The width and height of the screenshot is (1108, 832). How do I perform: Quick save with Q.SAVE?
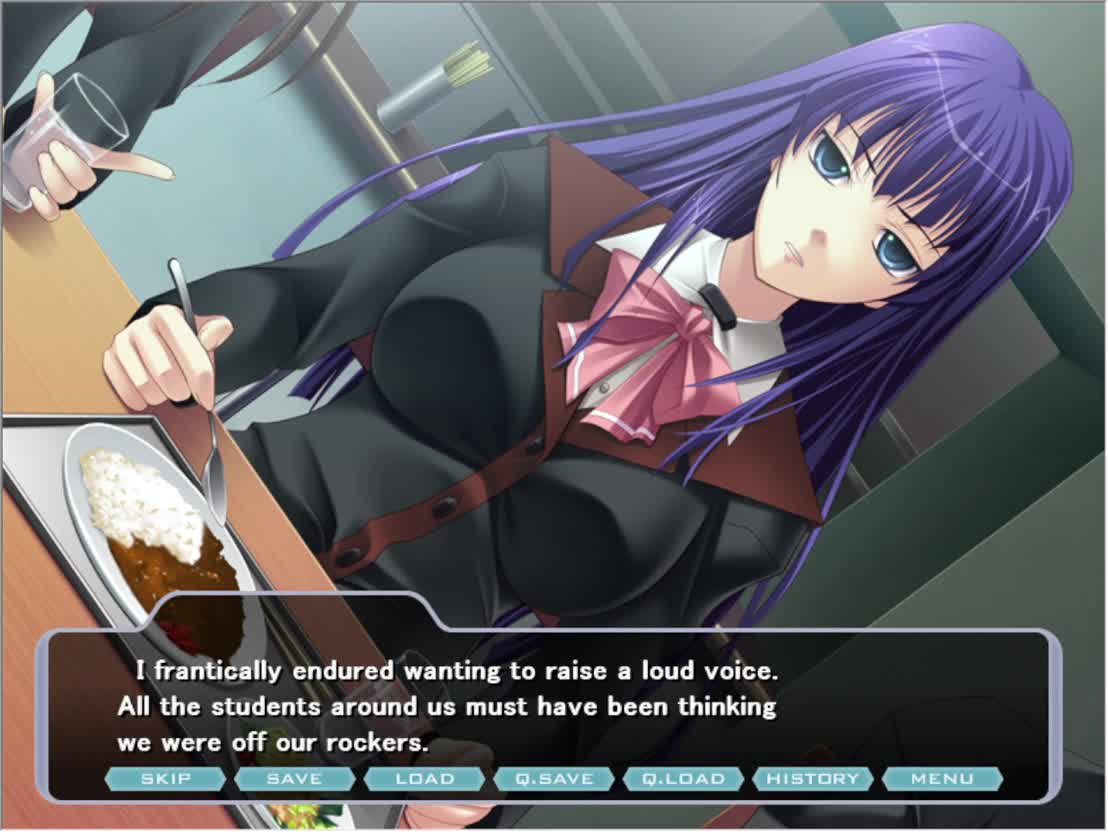click(x=553, y=778)
